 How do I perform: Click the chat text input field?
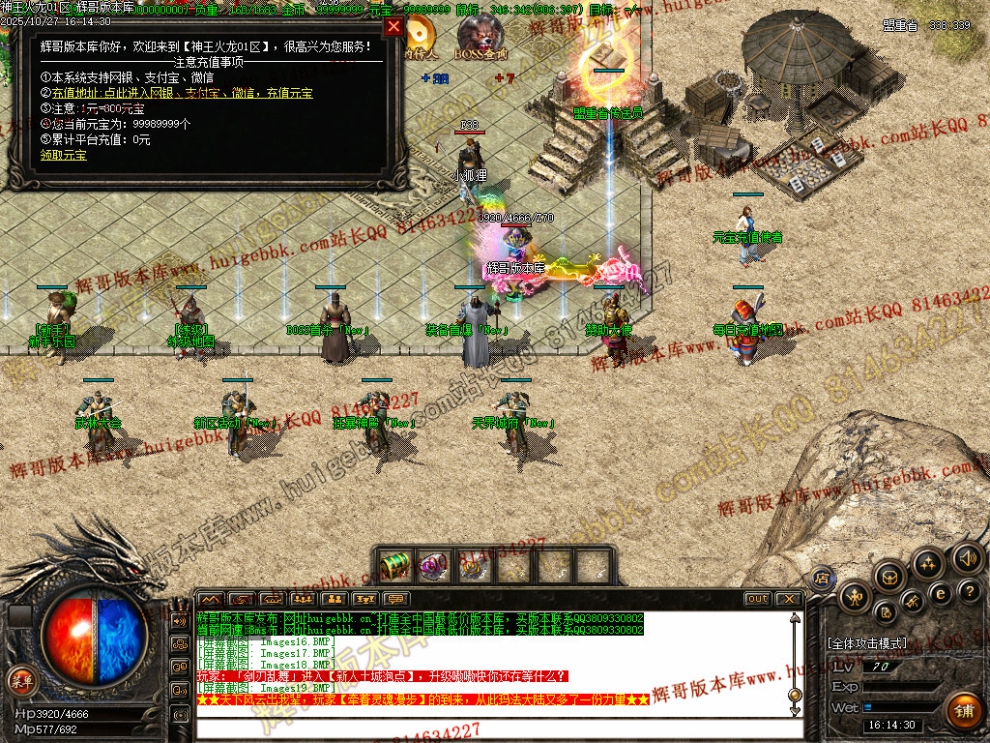coord(490,727)
